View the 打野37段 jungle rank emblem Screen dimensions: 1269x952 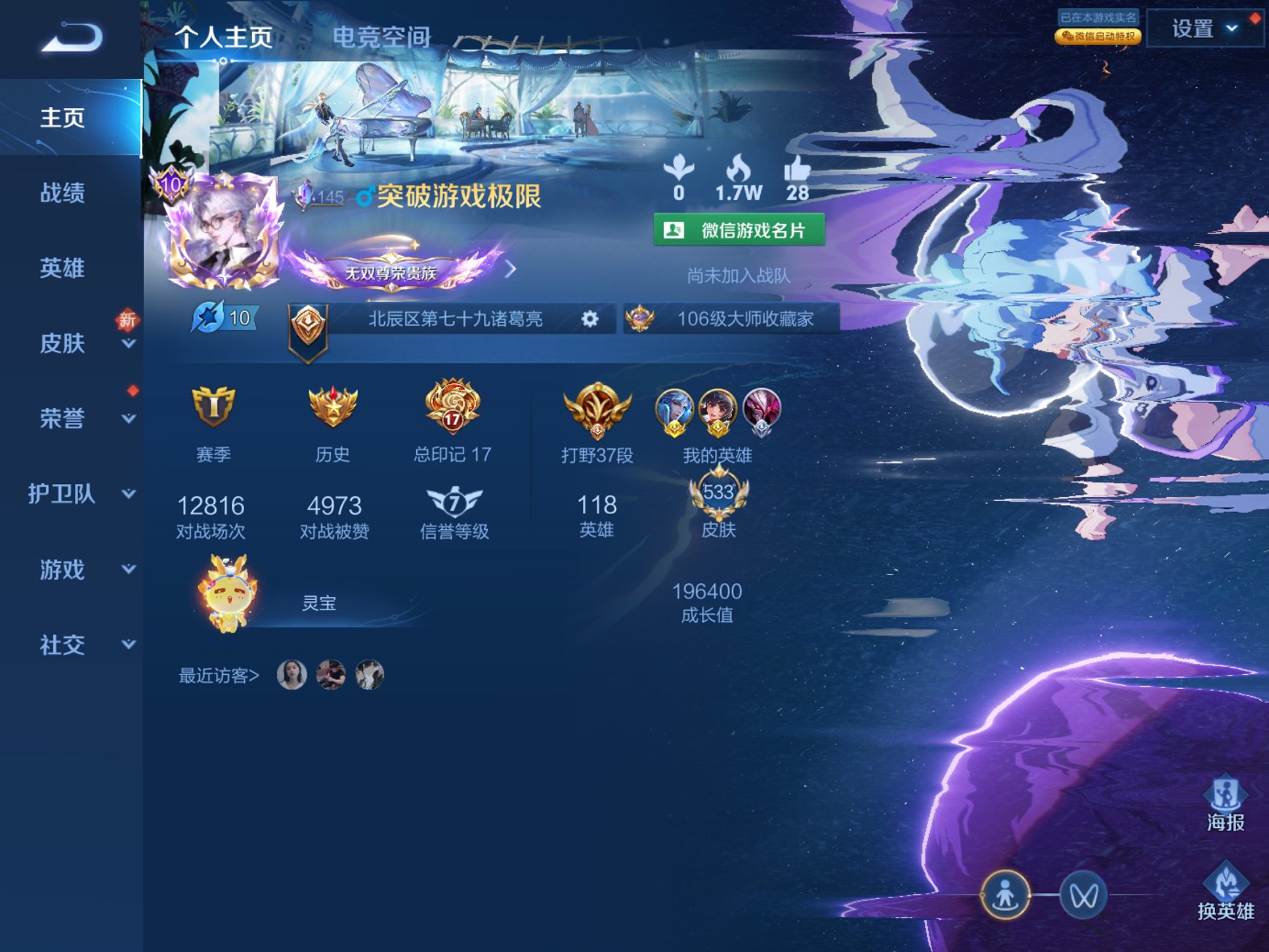(598, 412)
